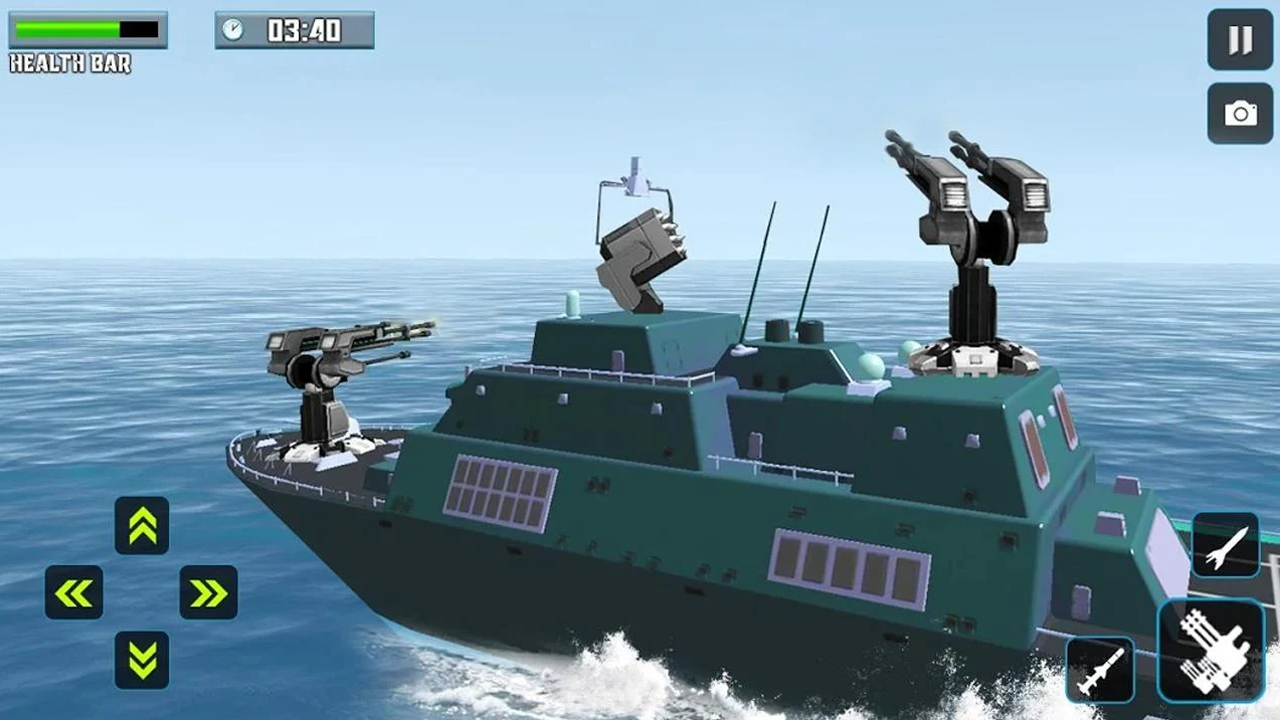Open the in-game camera tool

[x=1238, y=113]
